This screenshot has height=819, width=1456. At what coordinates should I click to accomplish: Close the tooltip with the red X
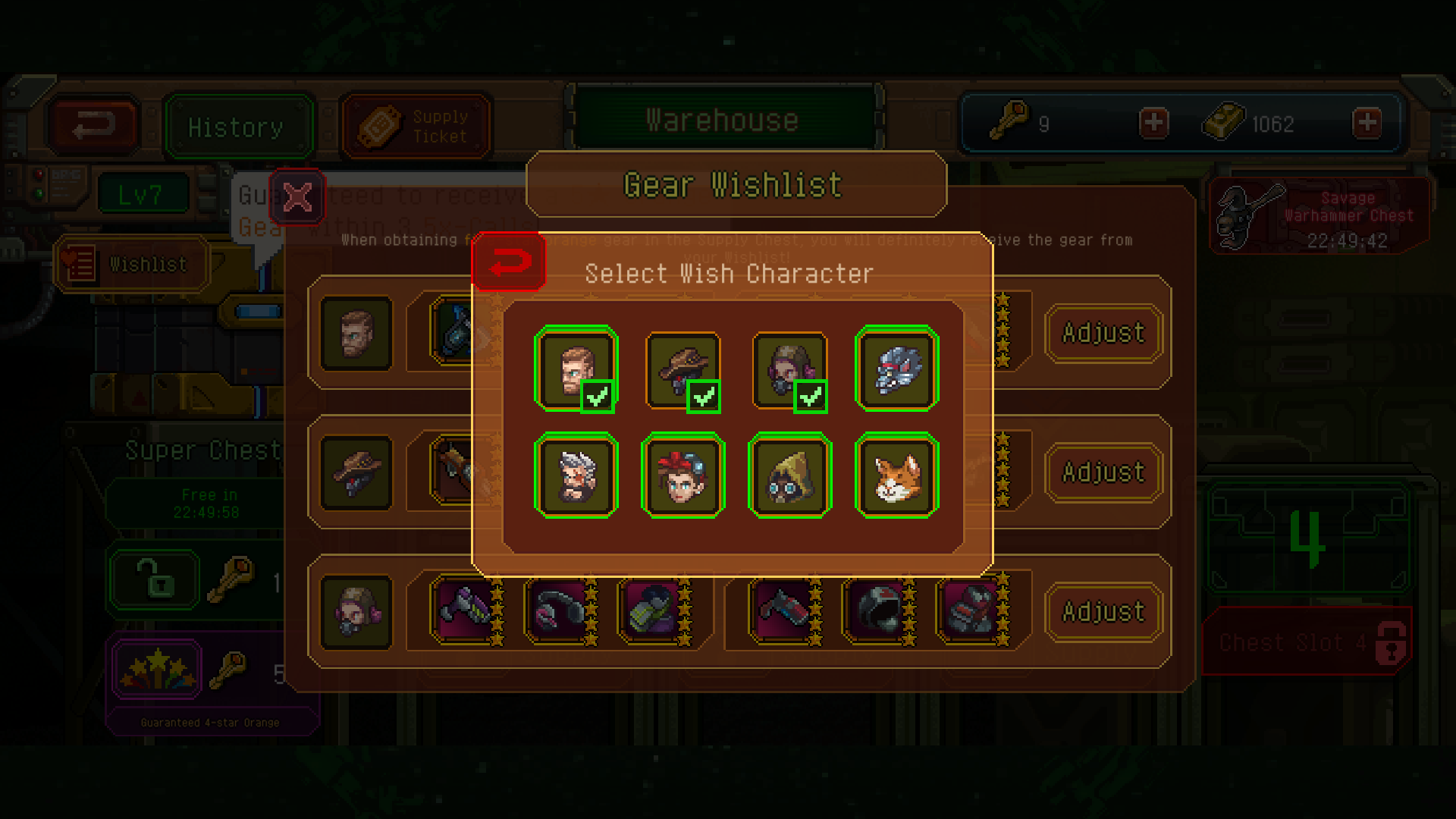click(297, 198)
